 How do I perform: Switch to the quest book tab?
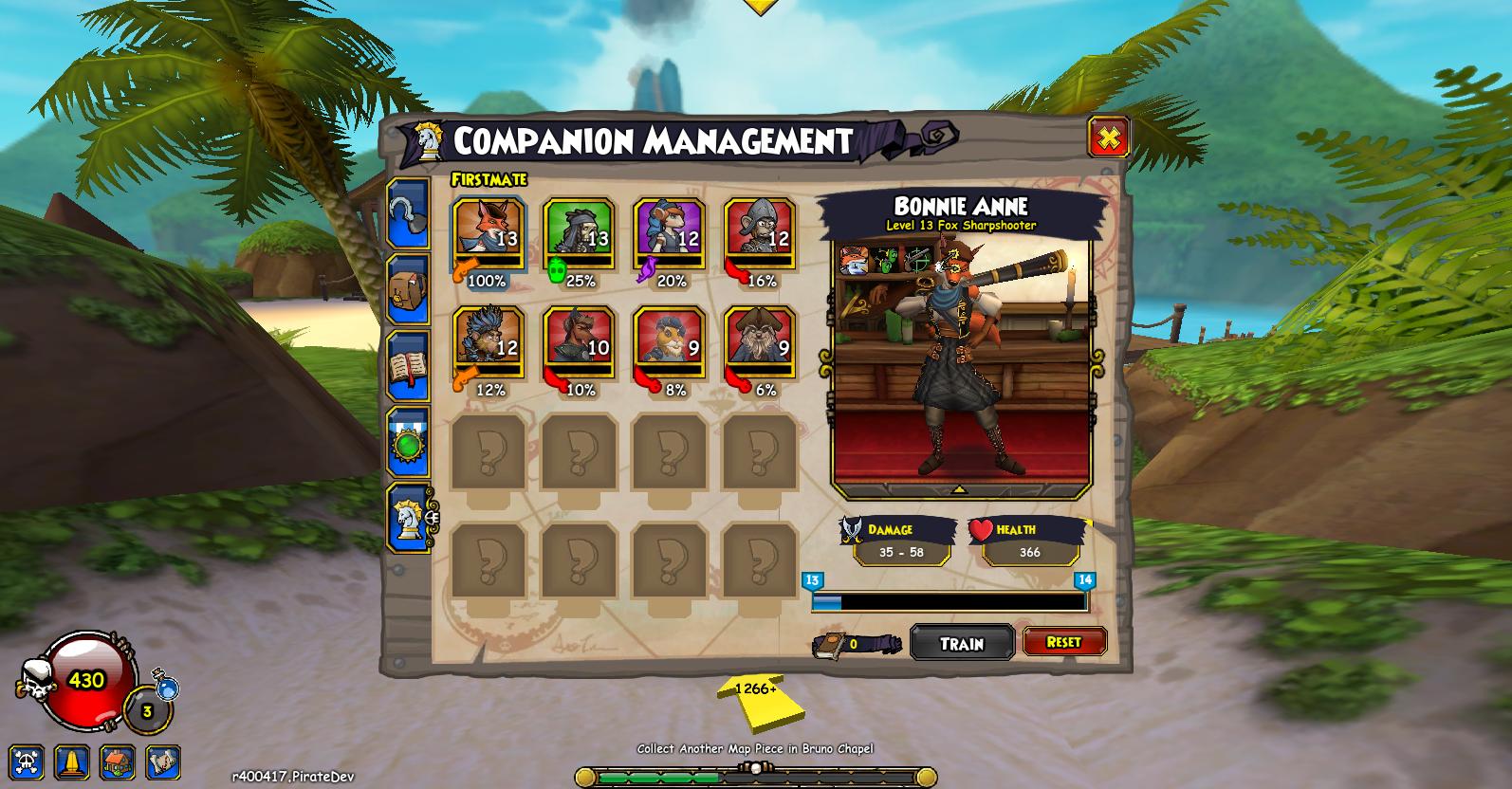408,366
